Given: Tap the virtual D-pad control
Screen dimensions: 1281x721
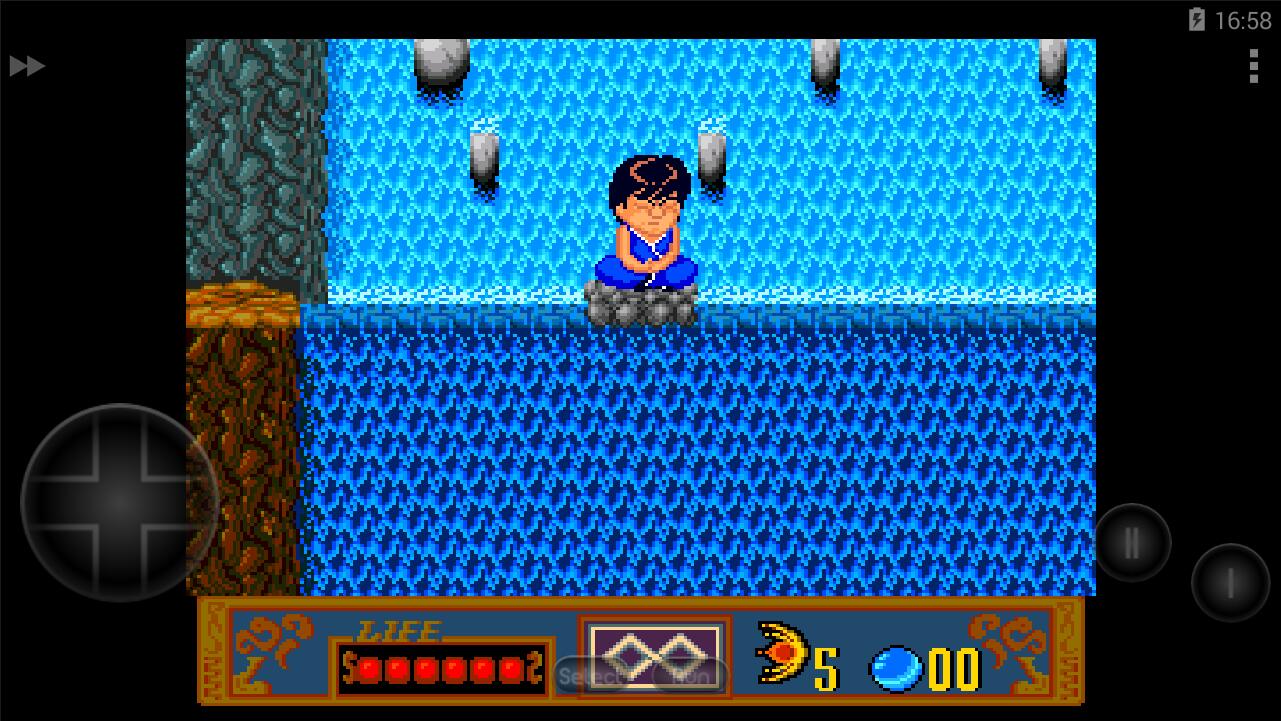Looking at the screenshot, I should [x=119, y=502].
